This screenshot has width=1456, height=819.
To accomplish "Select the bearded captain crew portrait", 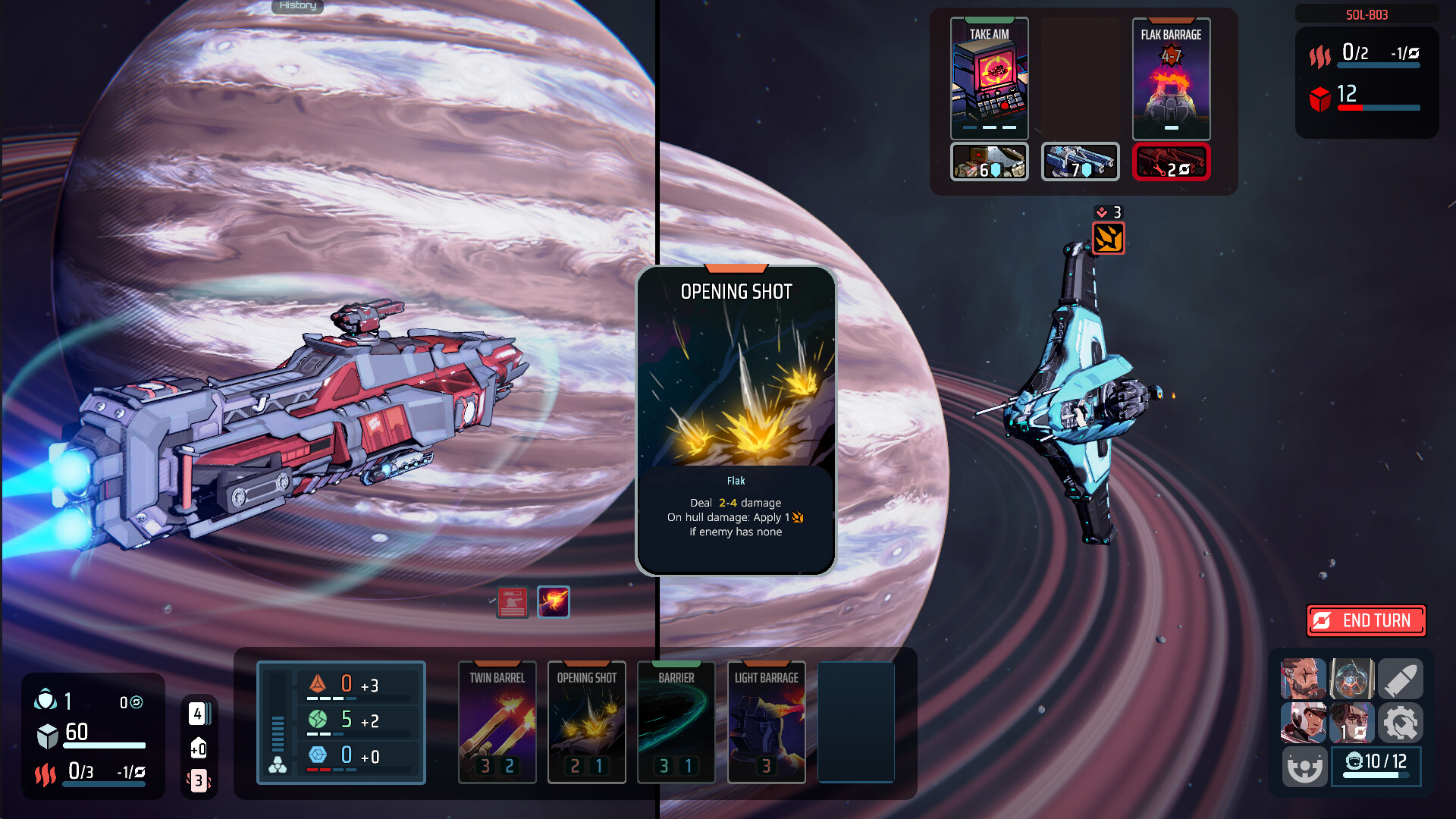I will [1304, 679].
